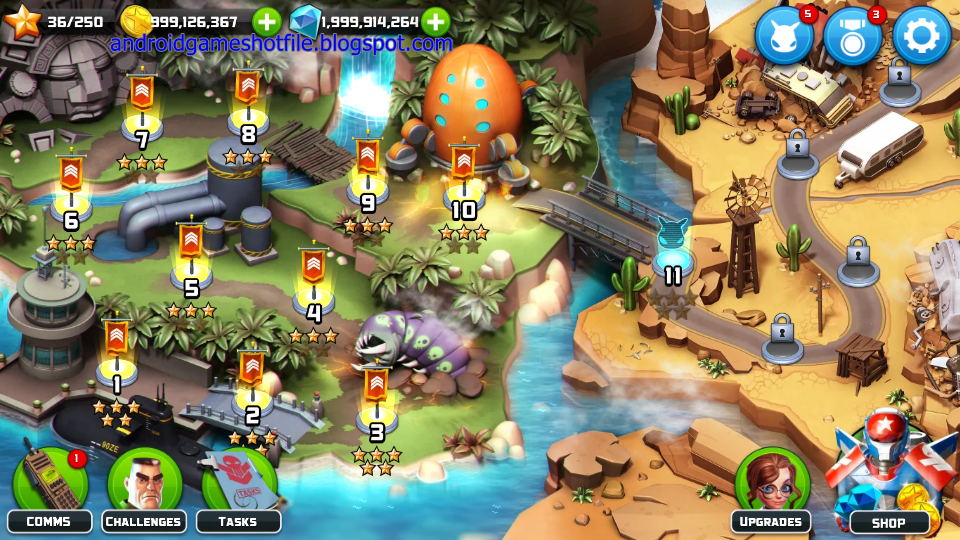The image size is (960, 540).
Task: Replay level 7 from the map
Action: 142,105
